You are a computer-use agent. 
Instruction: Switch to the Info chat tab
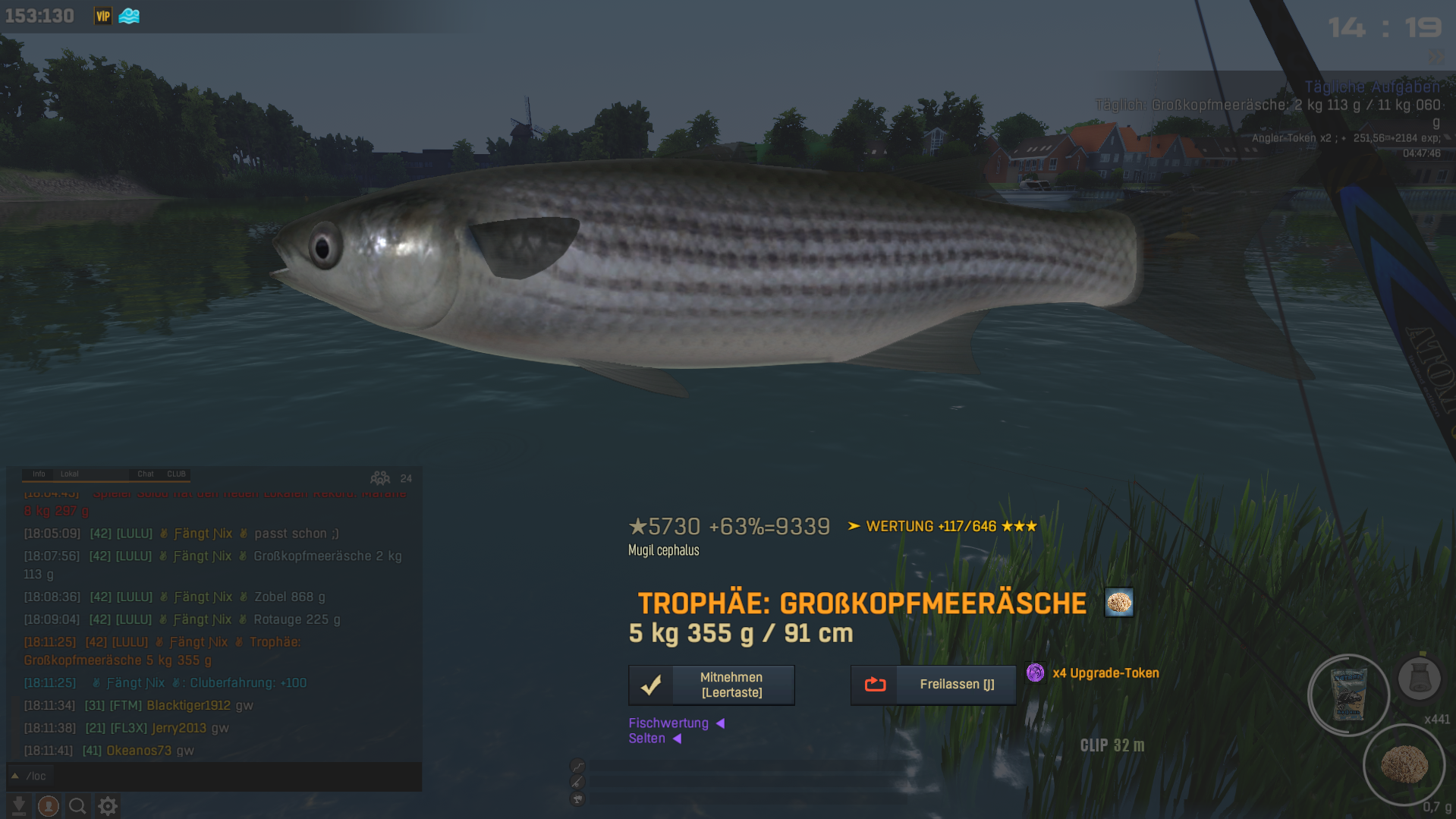tap(39, 474)
